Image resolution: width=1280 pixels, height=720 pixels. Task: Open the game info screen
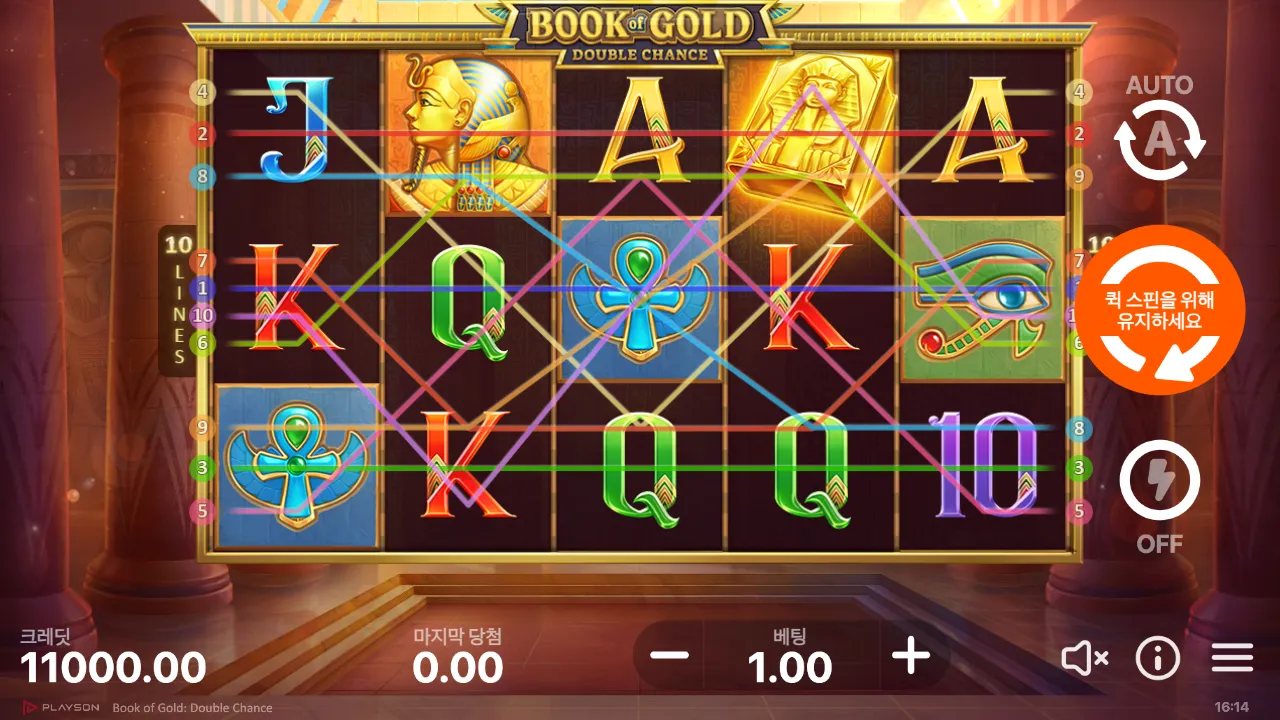pos(1157,658)
